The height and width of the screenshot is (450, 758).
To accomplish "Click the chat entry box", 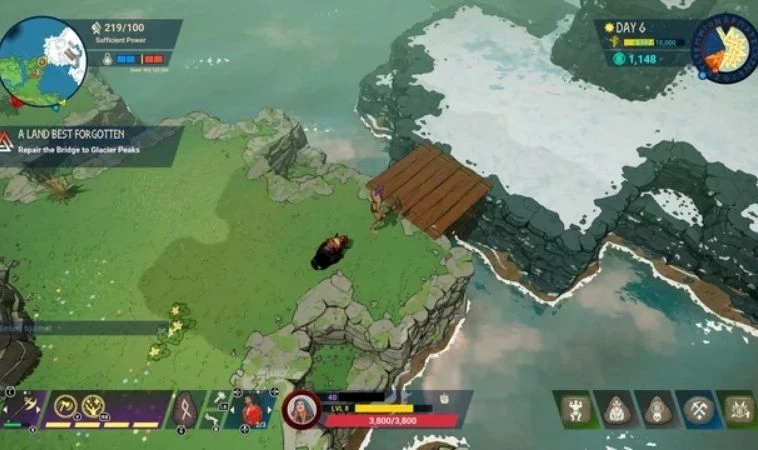I will click(82, 327).
